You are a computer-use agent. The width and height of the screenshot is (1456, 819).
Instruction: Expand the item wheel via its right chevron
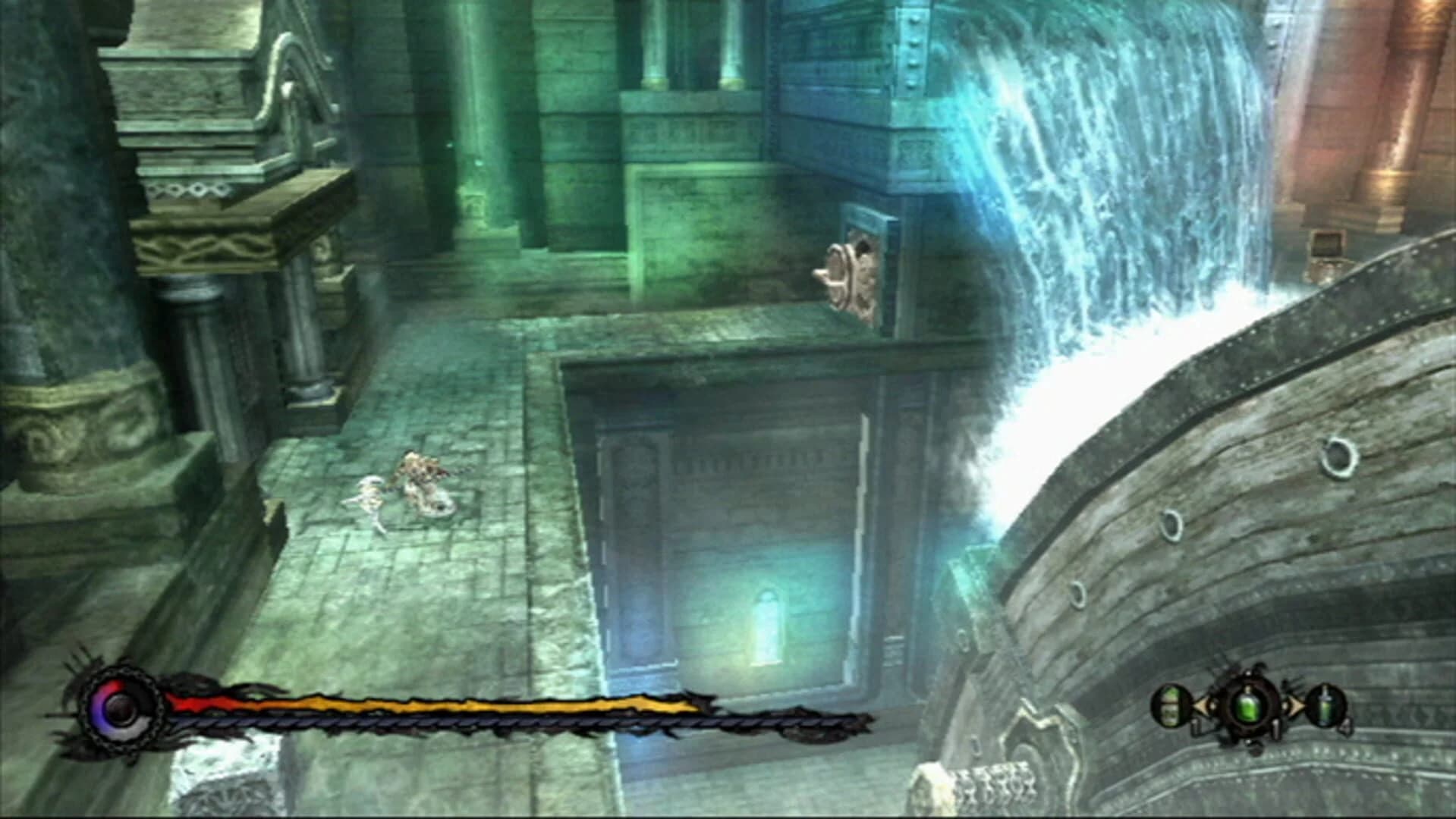click(1295, 705)
